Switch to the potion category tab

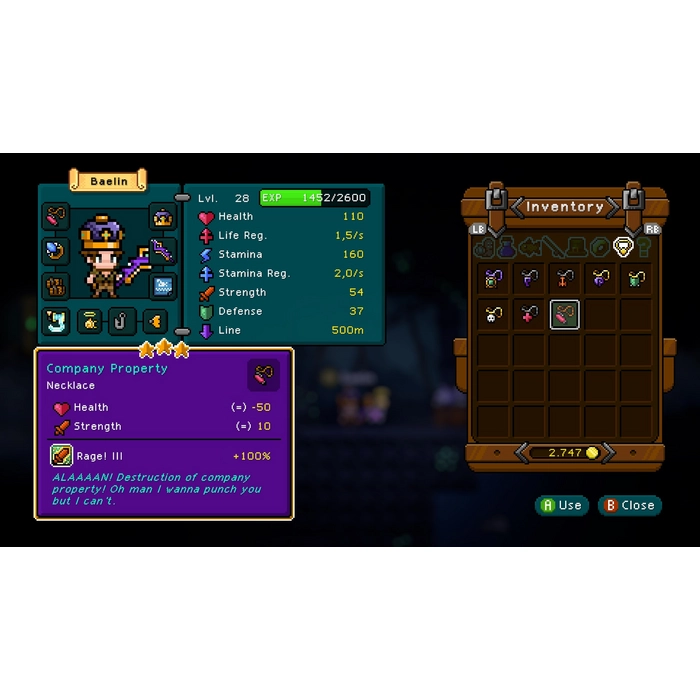pyautogui.click(x=507, y=247)
